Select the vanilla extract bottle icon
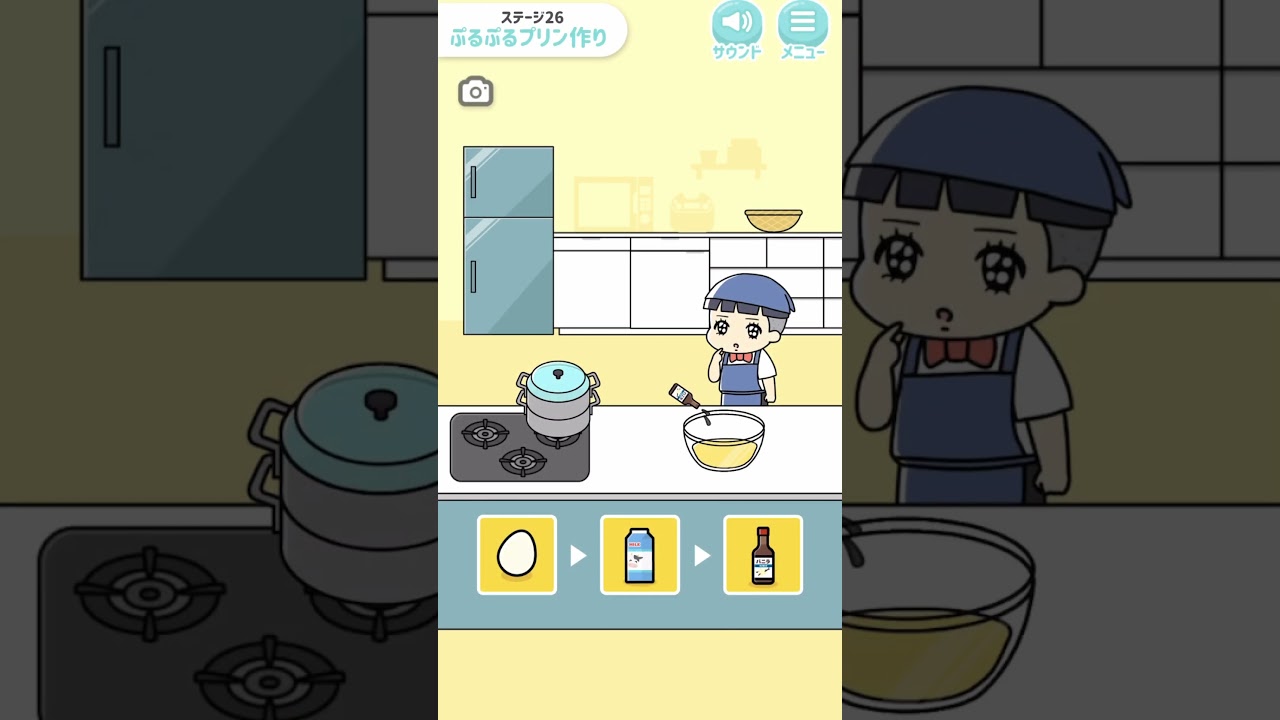The width and height of the screenshot is (1280, 720). pyautogui.click(x=763, y=554)
